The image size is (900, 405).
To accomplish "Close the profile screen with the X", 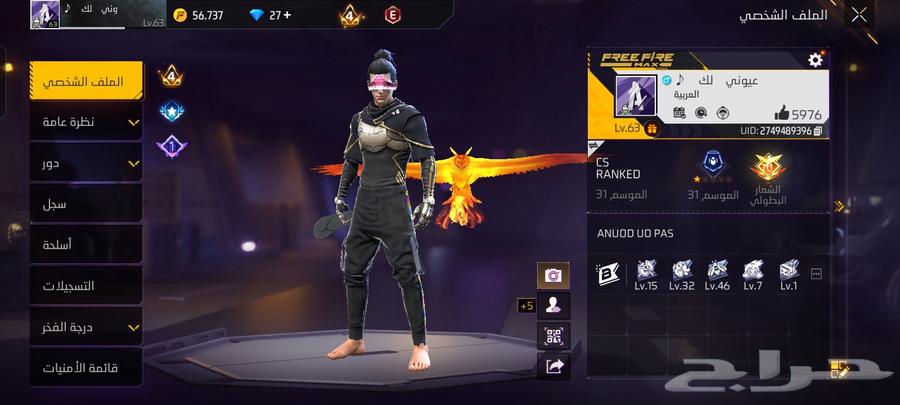I will pyautogui.click(x=858, y=15).
